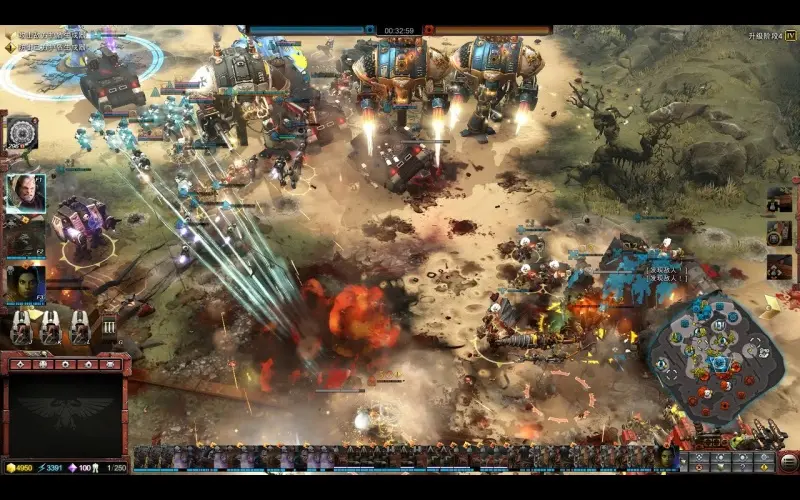Image resolution: width=800 pixels, height=500 pixels.
Task: Select the bottom structure icon on the right edge
Action: pos(779,267)
